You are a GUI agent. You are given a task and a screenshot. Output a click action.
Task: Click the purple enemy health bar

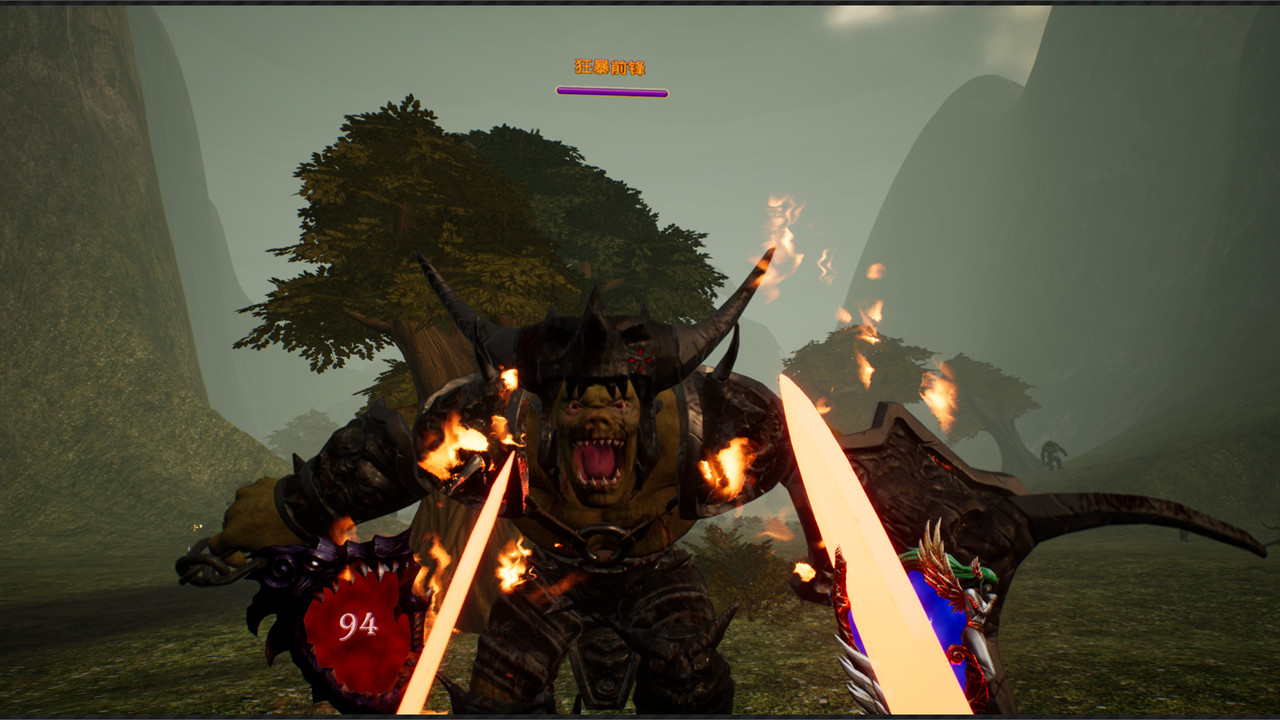[610, 90]
